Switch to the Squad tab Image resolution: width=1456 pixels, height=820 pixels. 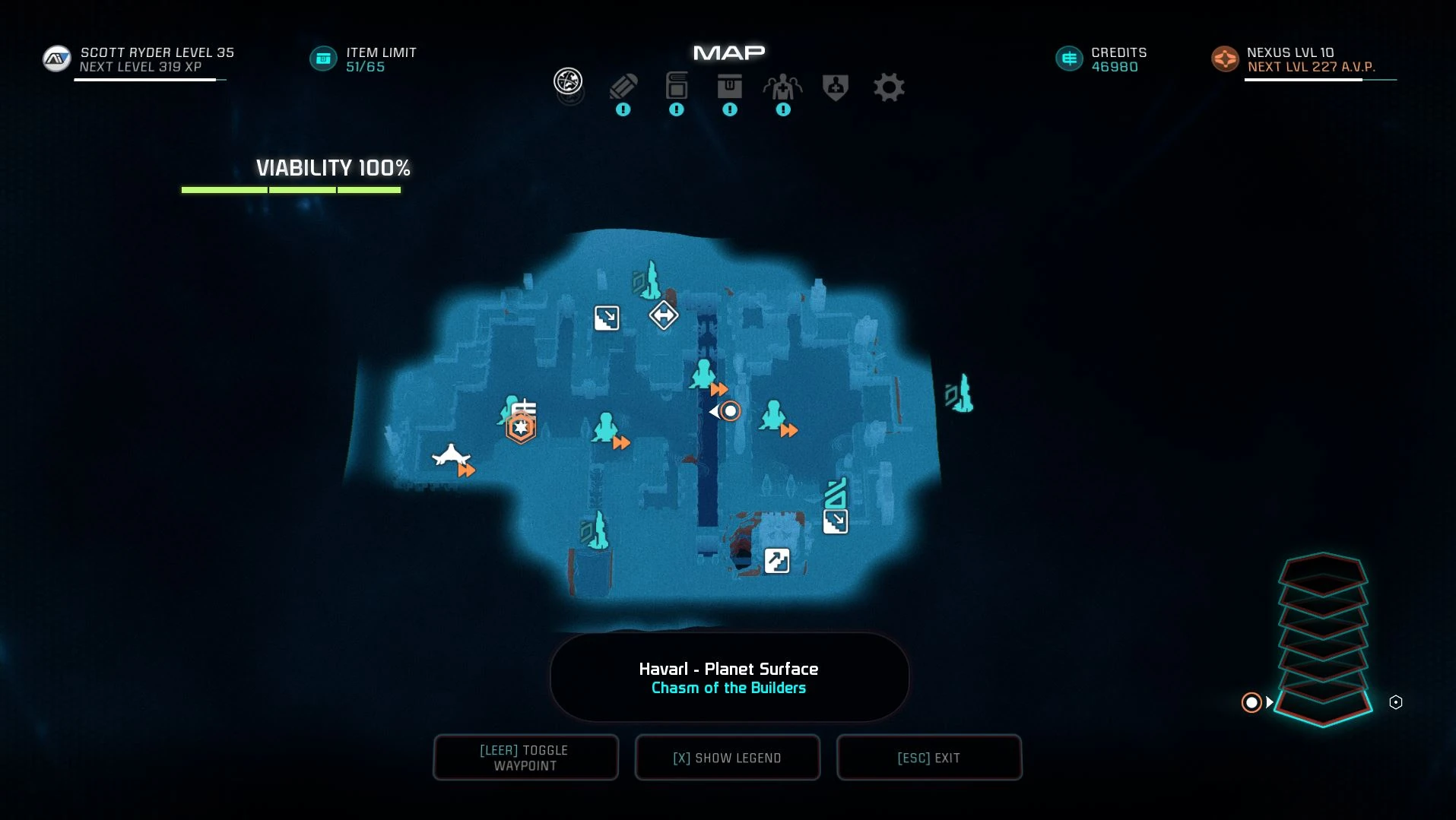(x=782, y=87)
